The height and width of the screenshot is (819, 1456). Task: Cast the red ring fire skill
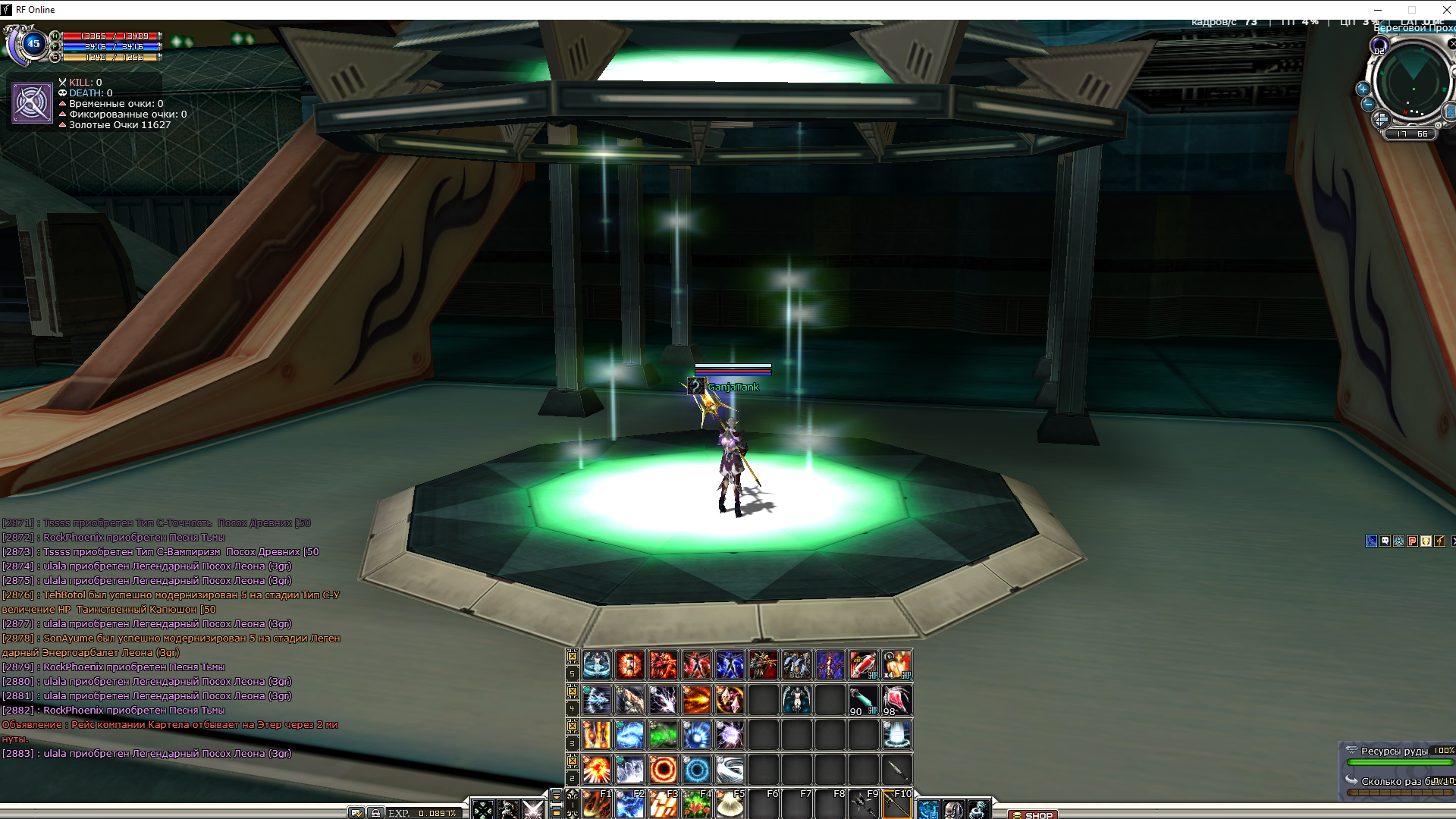coord(664,770)
